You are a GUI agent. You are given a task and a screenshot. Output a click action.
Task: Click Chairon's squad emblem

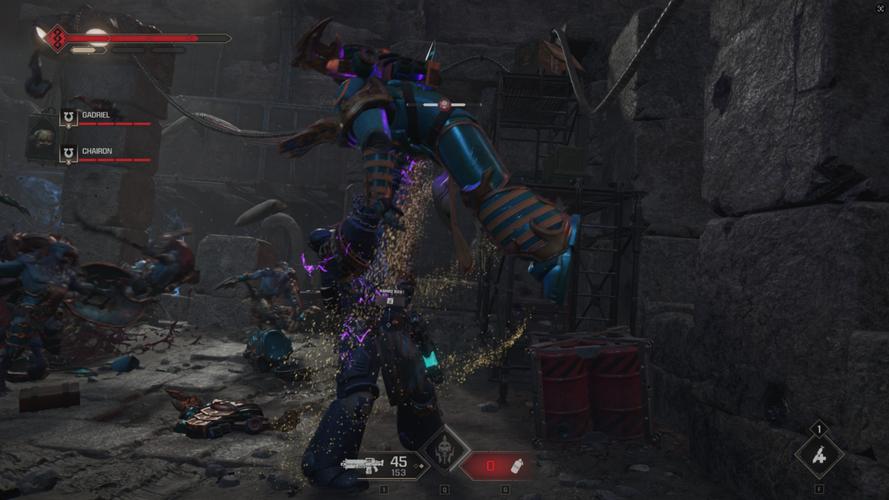coord(68,154)
